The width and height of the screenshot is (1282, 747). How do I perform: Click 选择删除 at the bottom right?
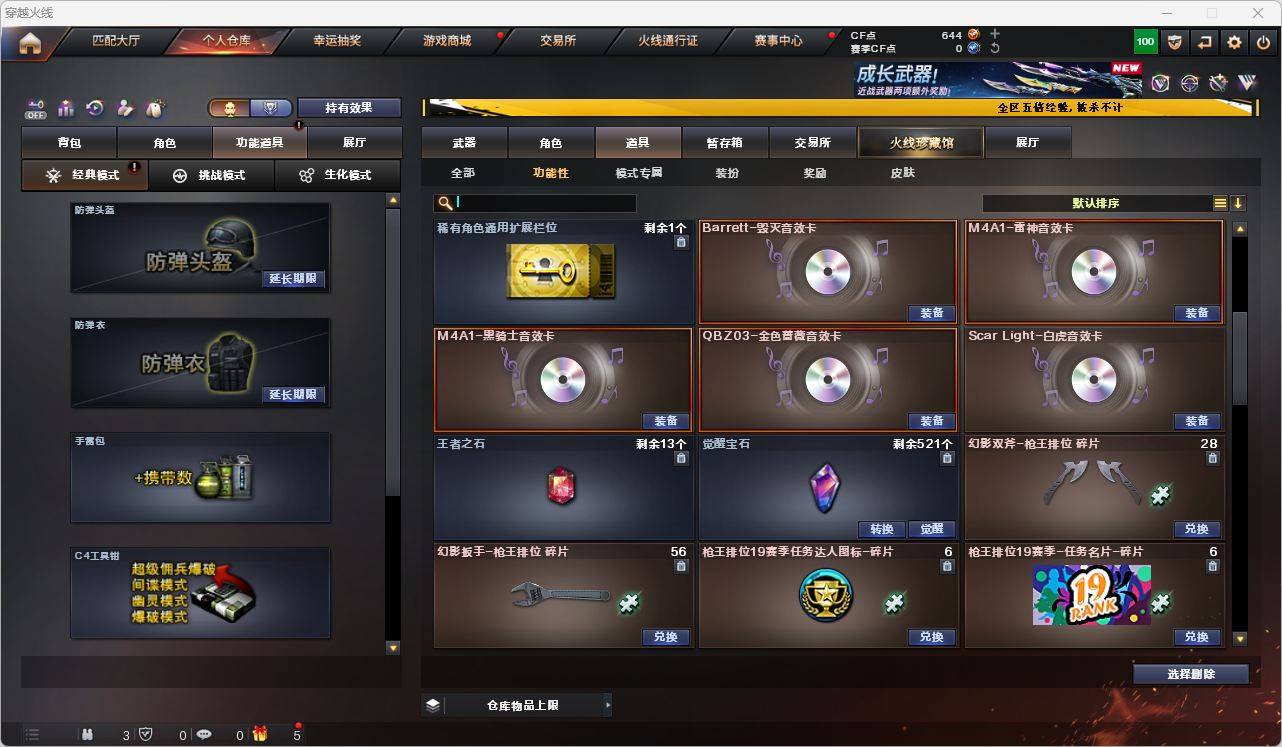click(x=1190, y=674)
